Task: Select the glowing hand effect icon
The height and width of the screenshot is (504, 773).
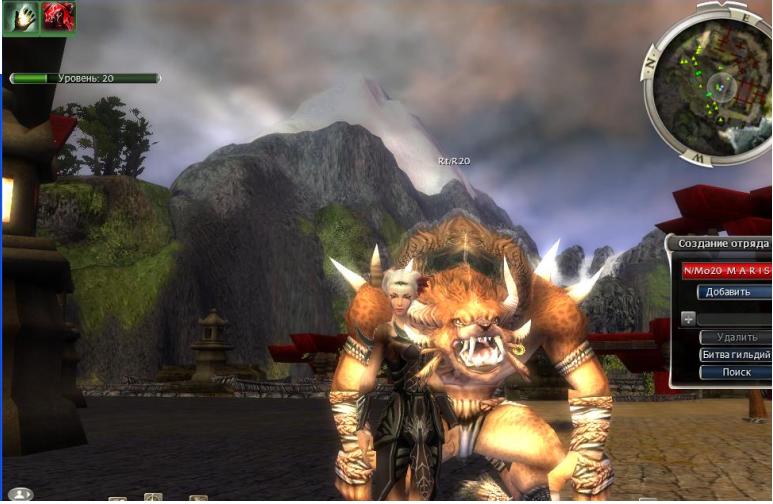Action: click(20, 18)
